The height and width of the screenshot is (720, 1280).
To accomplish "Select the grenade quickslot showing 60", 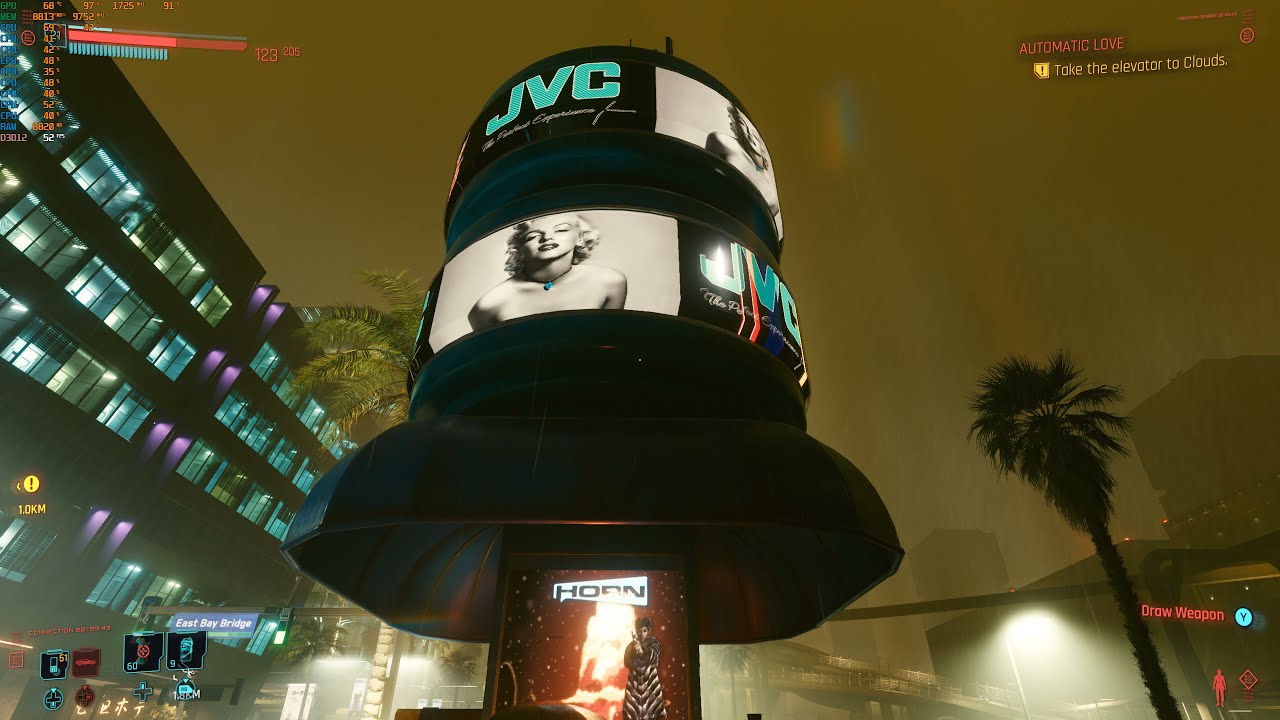I will tap(143, 651).
